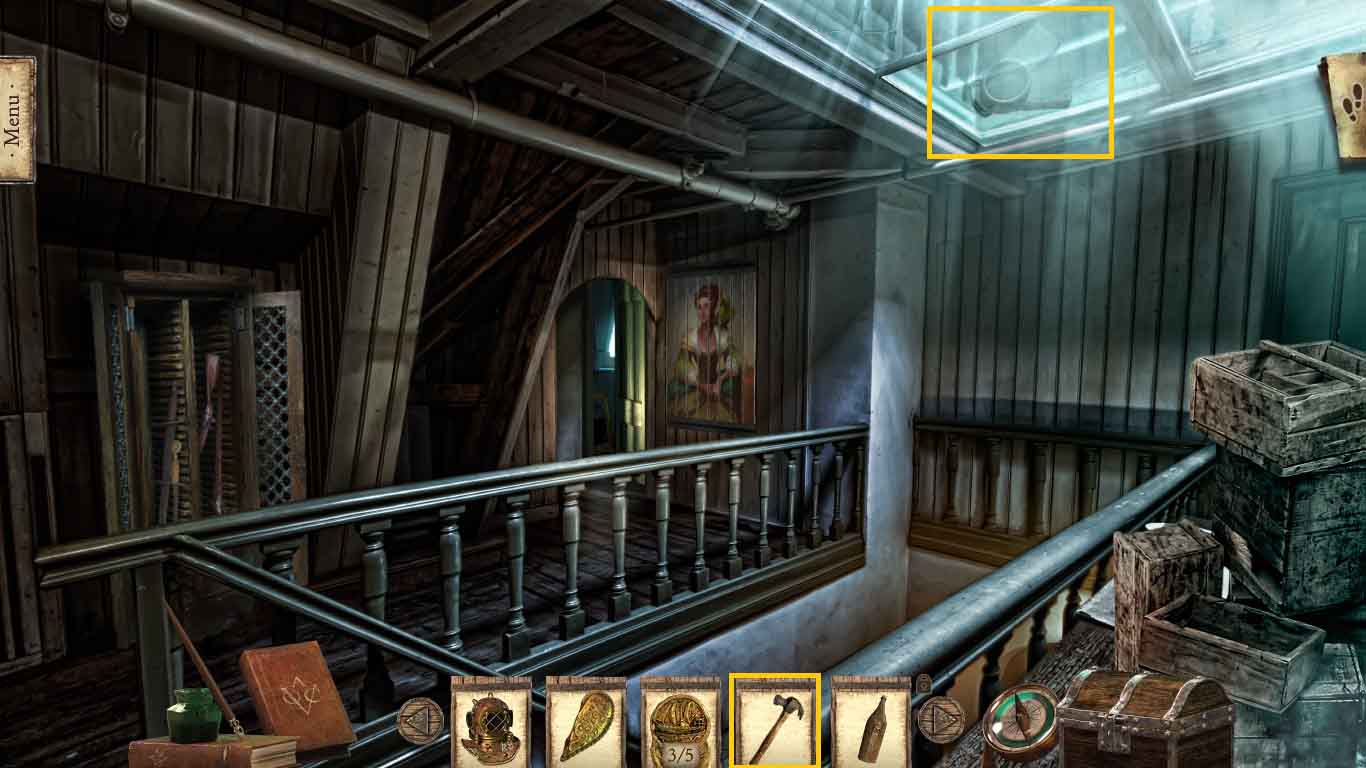
Task: Open the Menu tab
Action: click(x=16, y=119)
